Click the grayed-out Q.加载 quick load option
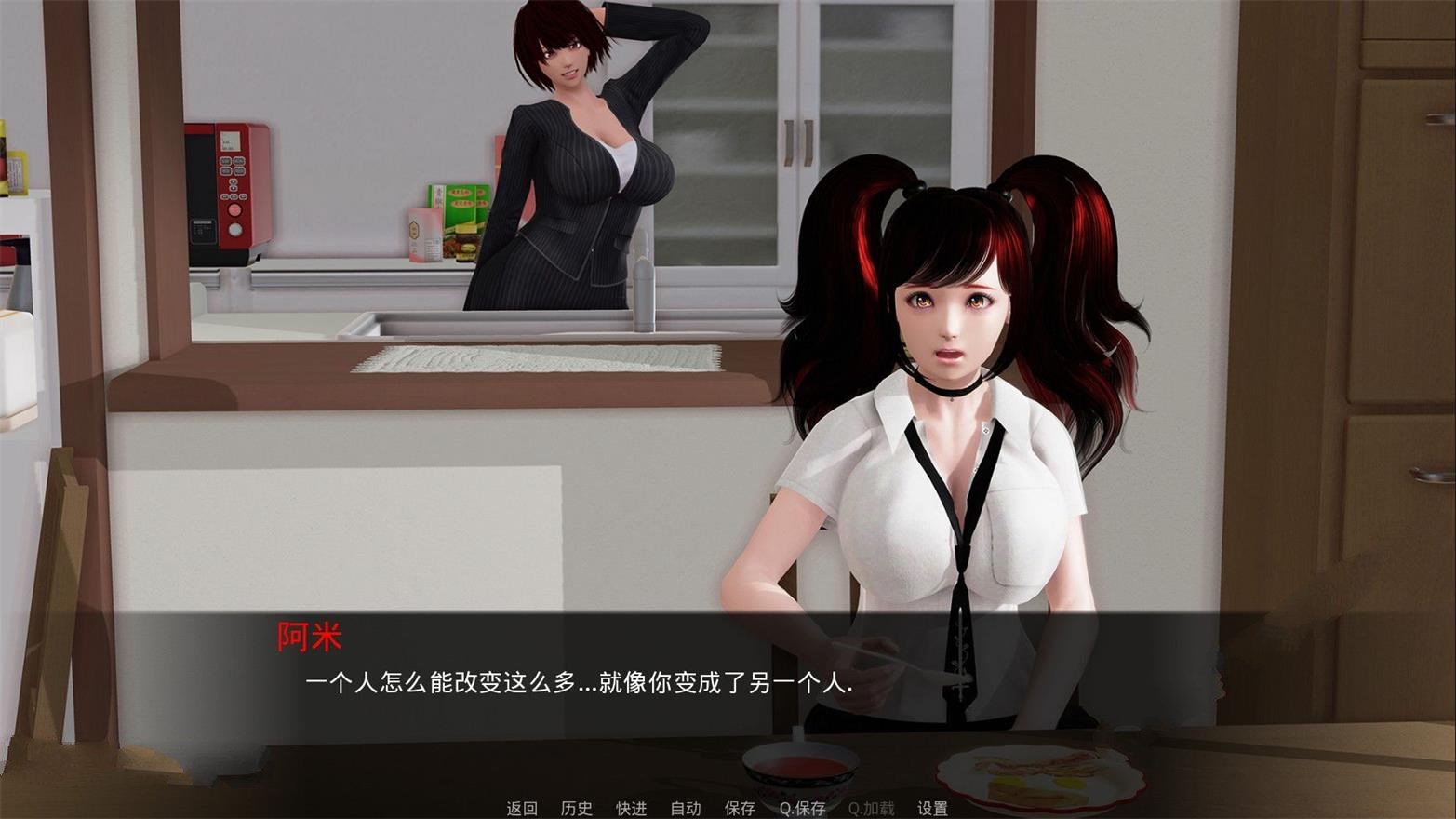This screenshot has width=1456, height=819. coord(870,809)
